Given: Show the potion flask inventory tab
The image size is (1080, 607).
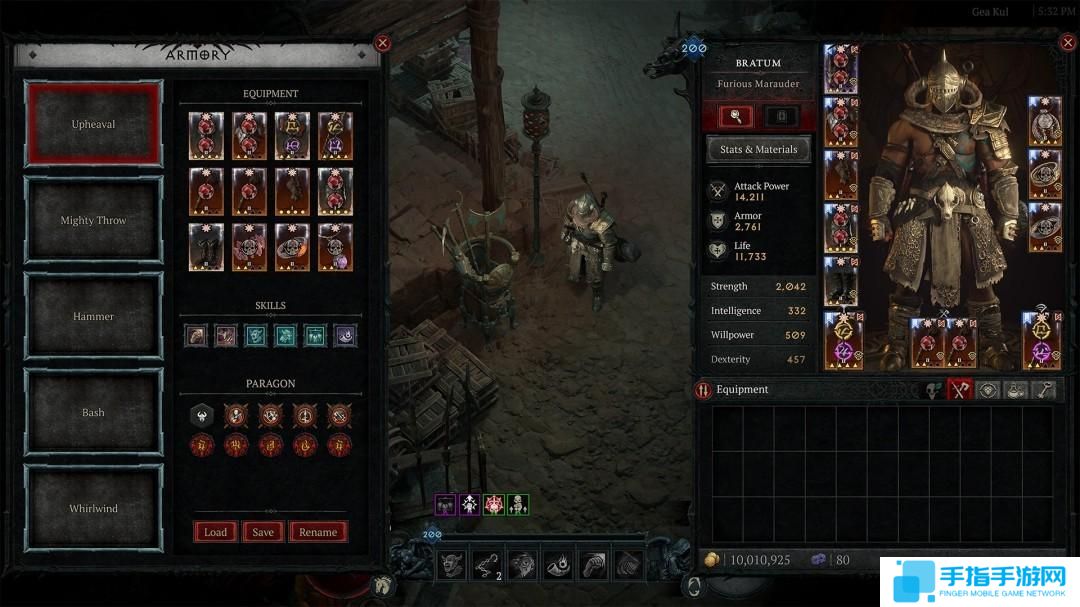Looking at the screenshot, I should (x=1014, y=390).
